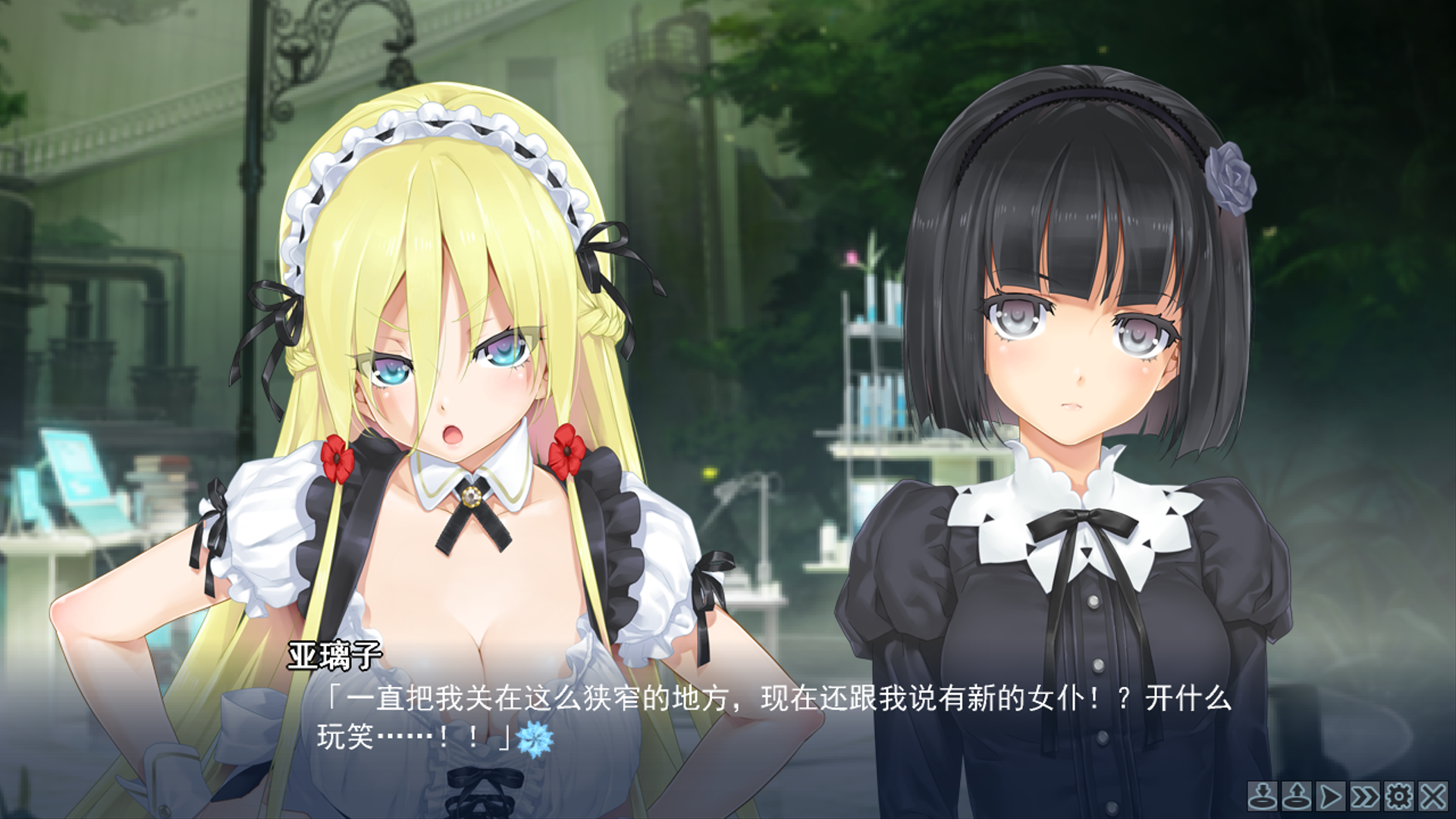Viewport: 1456px width, 819px height.
Task: Quick load using the up-arrow disc icon
Action: pos(1297,796)
